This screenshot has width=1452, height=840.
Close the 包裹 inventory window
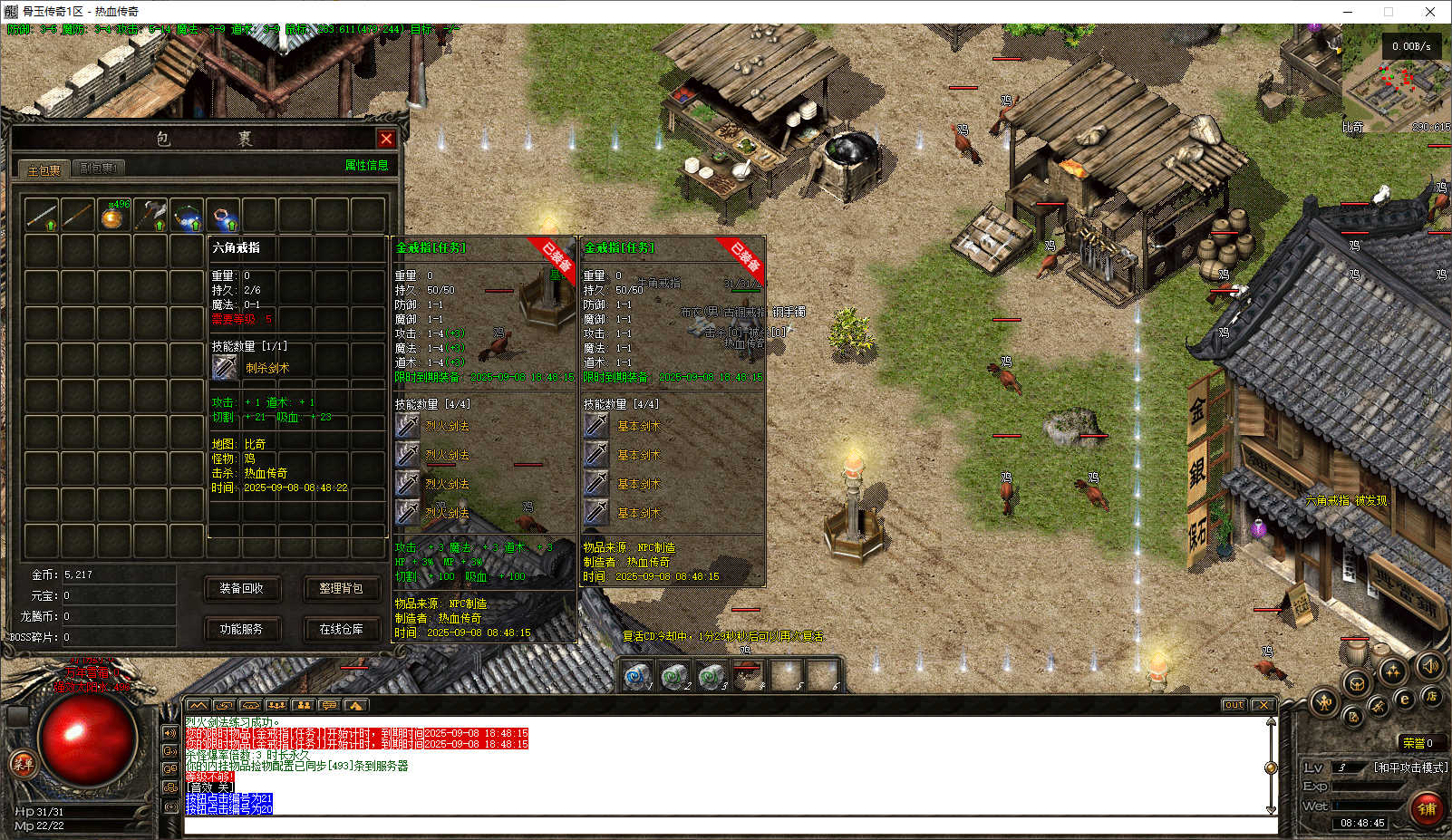coord(386,139)
